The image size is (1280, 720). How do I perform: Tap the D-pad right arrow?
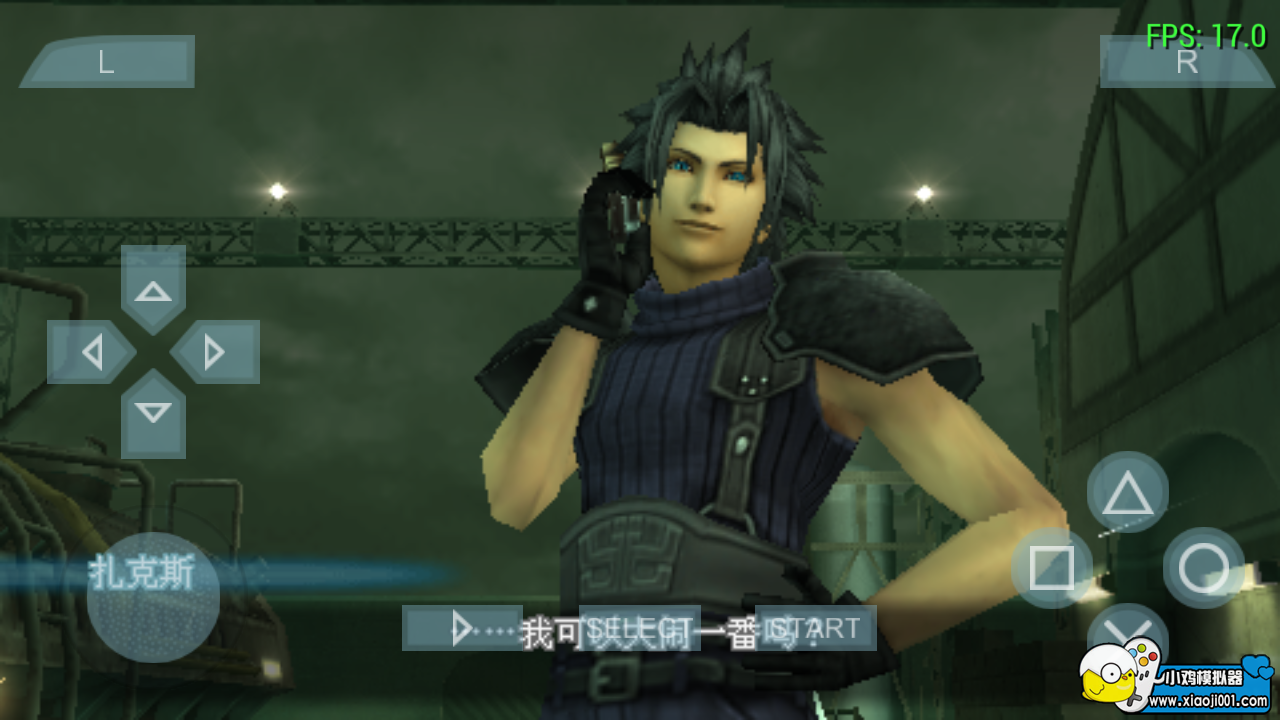click(x=213, y=353)
